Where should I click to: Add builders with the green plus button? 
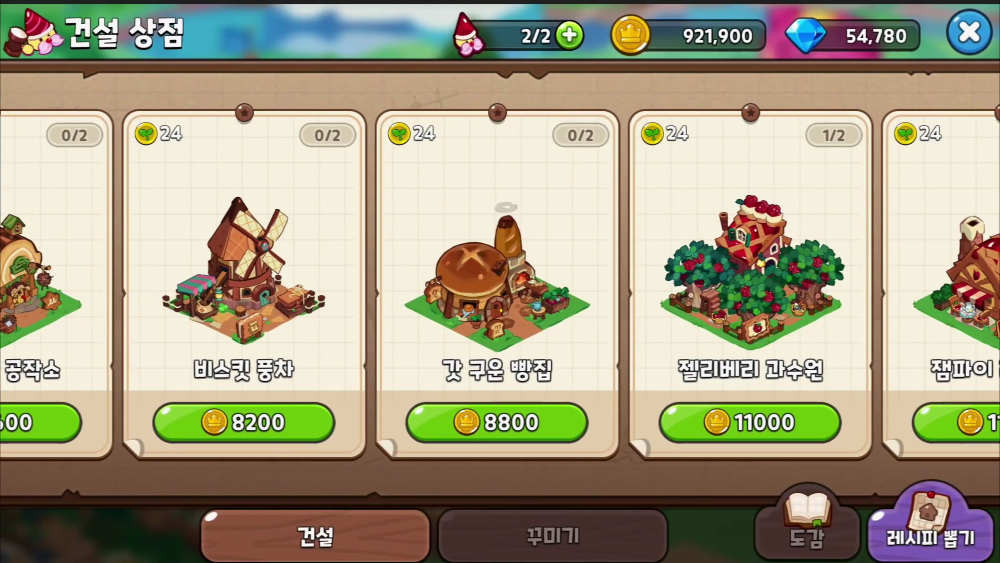[568, 36]
